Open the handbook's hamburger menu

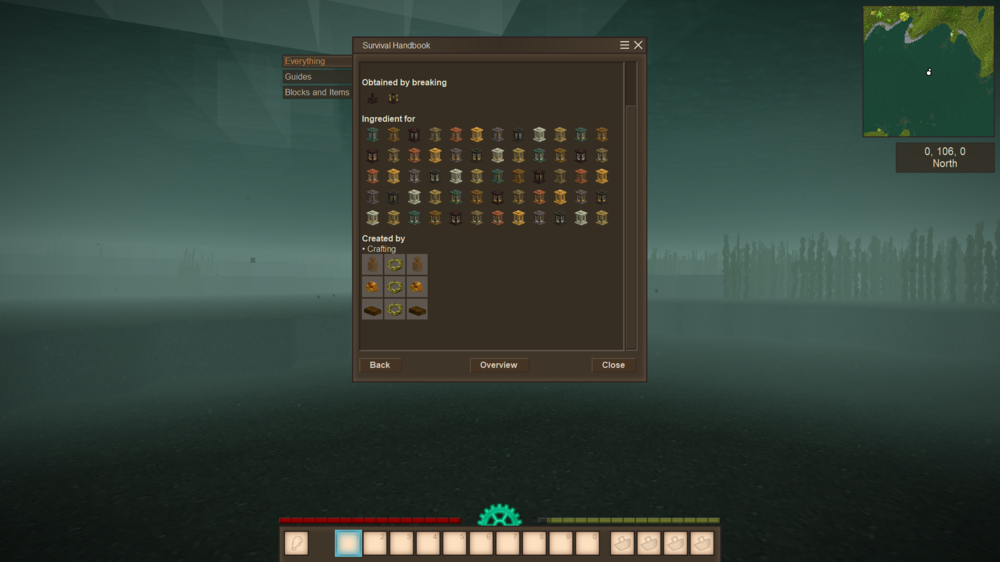pyautogui.click(x=625, y=45)
